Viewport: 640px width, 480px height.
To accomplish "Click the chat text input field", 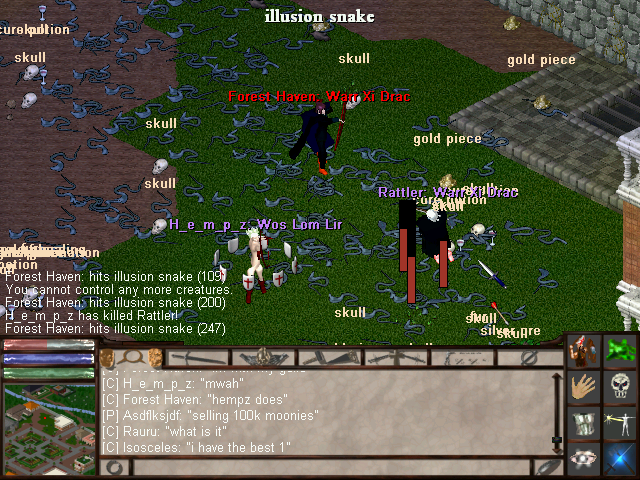I will pos(330,466).
